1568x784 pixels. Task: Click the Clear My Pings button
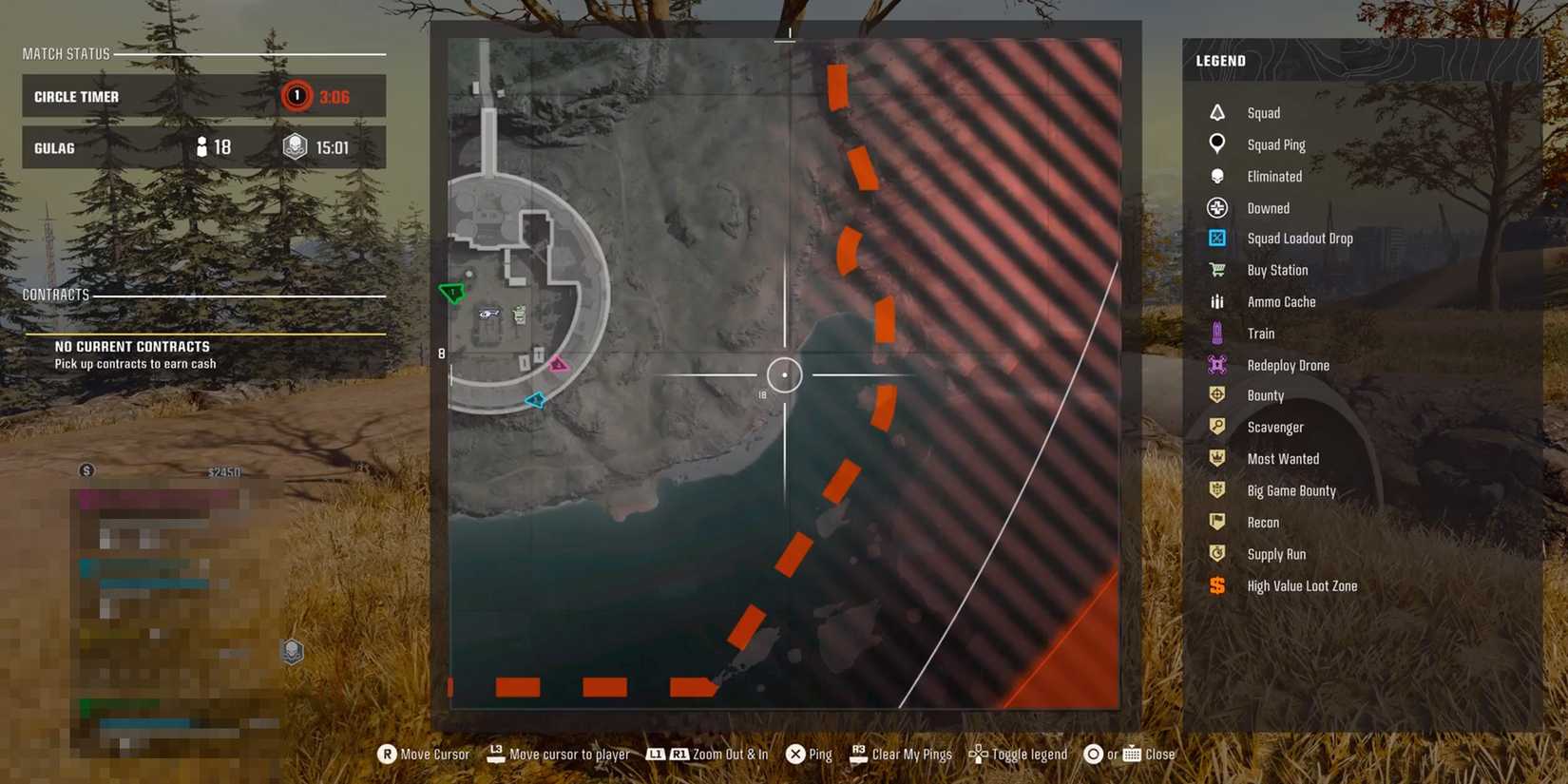tap(901, 754)
